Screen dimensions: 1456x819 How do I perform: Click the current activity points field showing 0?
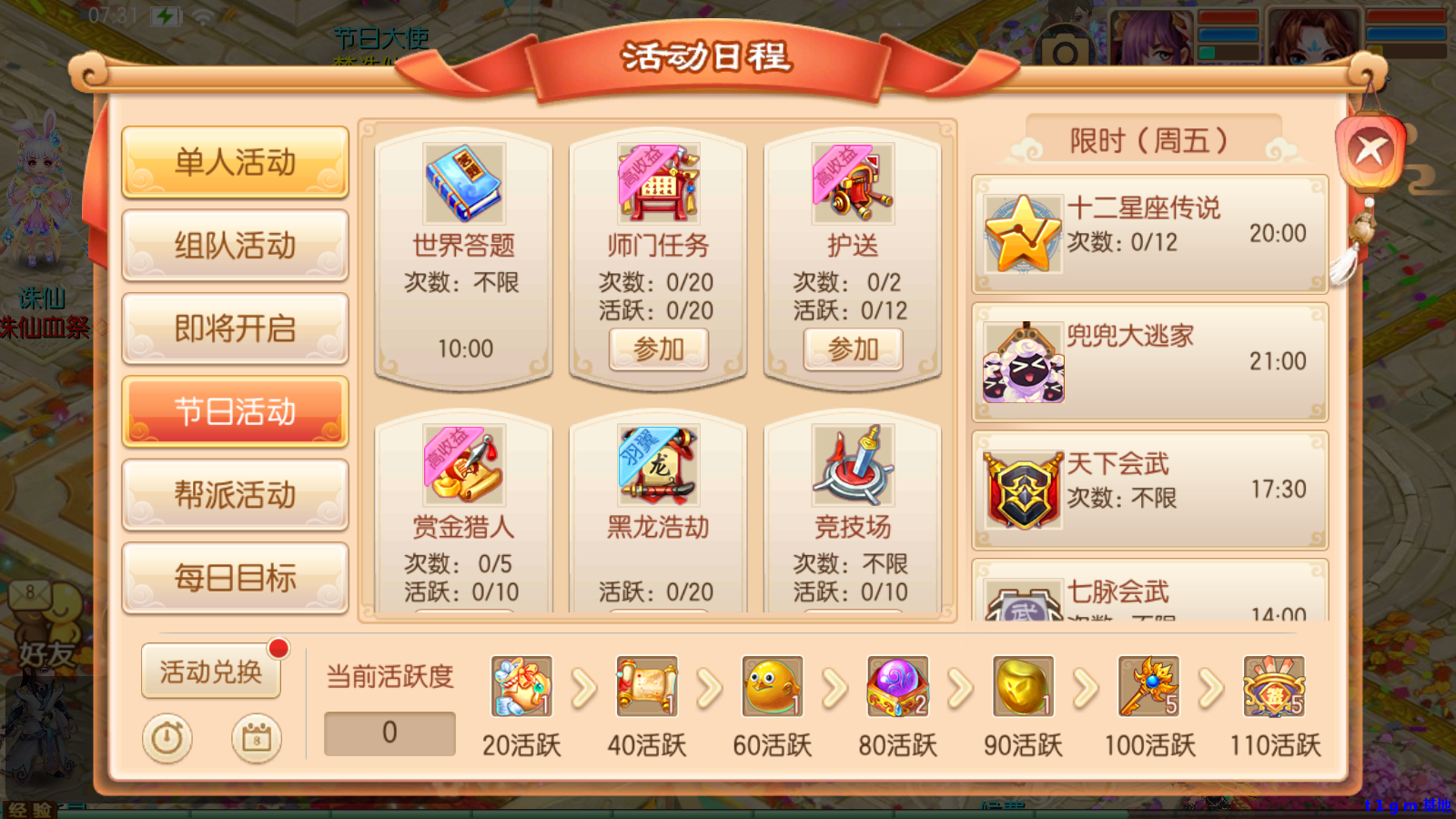tap(389, 732)
